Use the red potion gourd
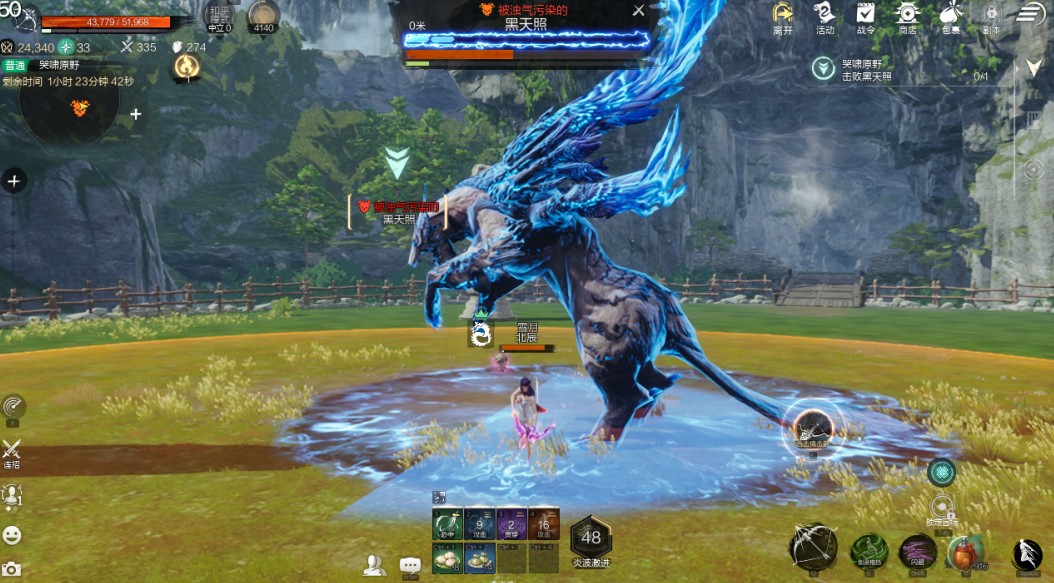This screenshot has height=583, width=1054. click(x=964, y=551)
